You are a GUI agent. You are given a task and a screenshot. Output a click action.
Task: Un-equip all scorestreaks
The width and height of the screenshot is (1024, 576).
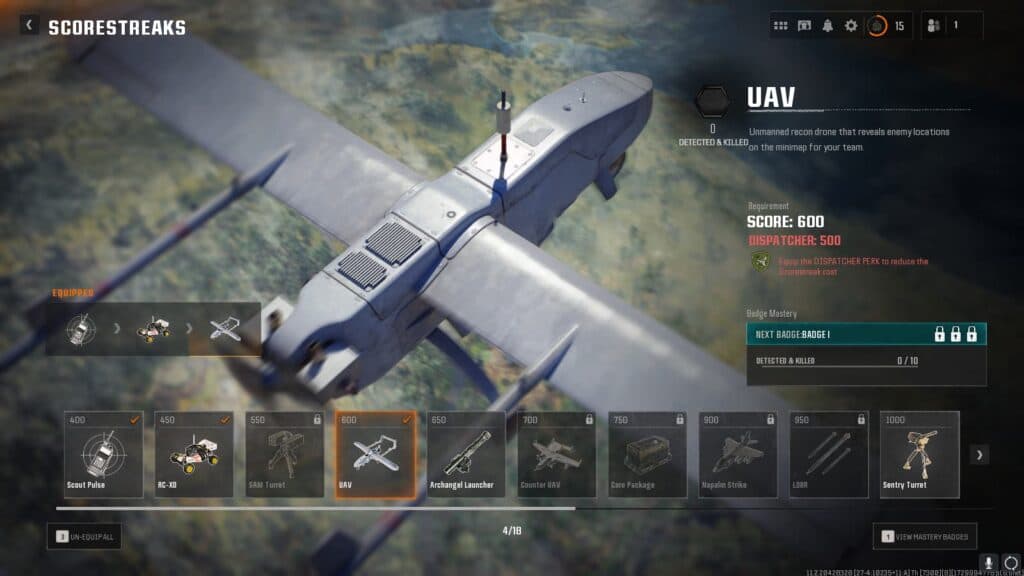(84, 537)
